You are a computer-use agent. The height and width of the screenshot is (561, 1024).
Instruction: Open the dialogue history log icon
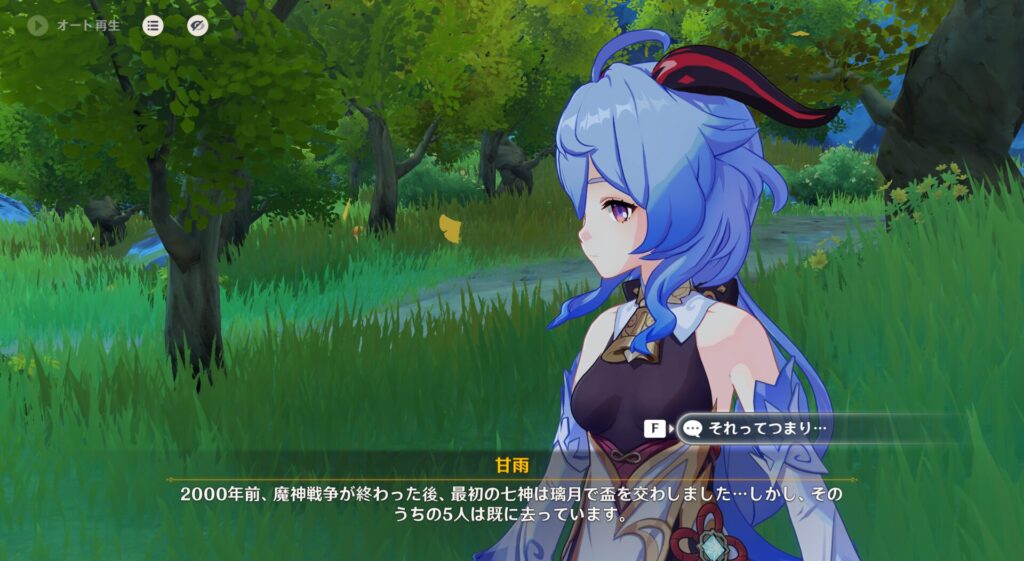click(x=152, y=26)
